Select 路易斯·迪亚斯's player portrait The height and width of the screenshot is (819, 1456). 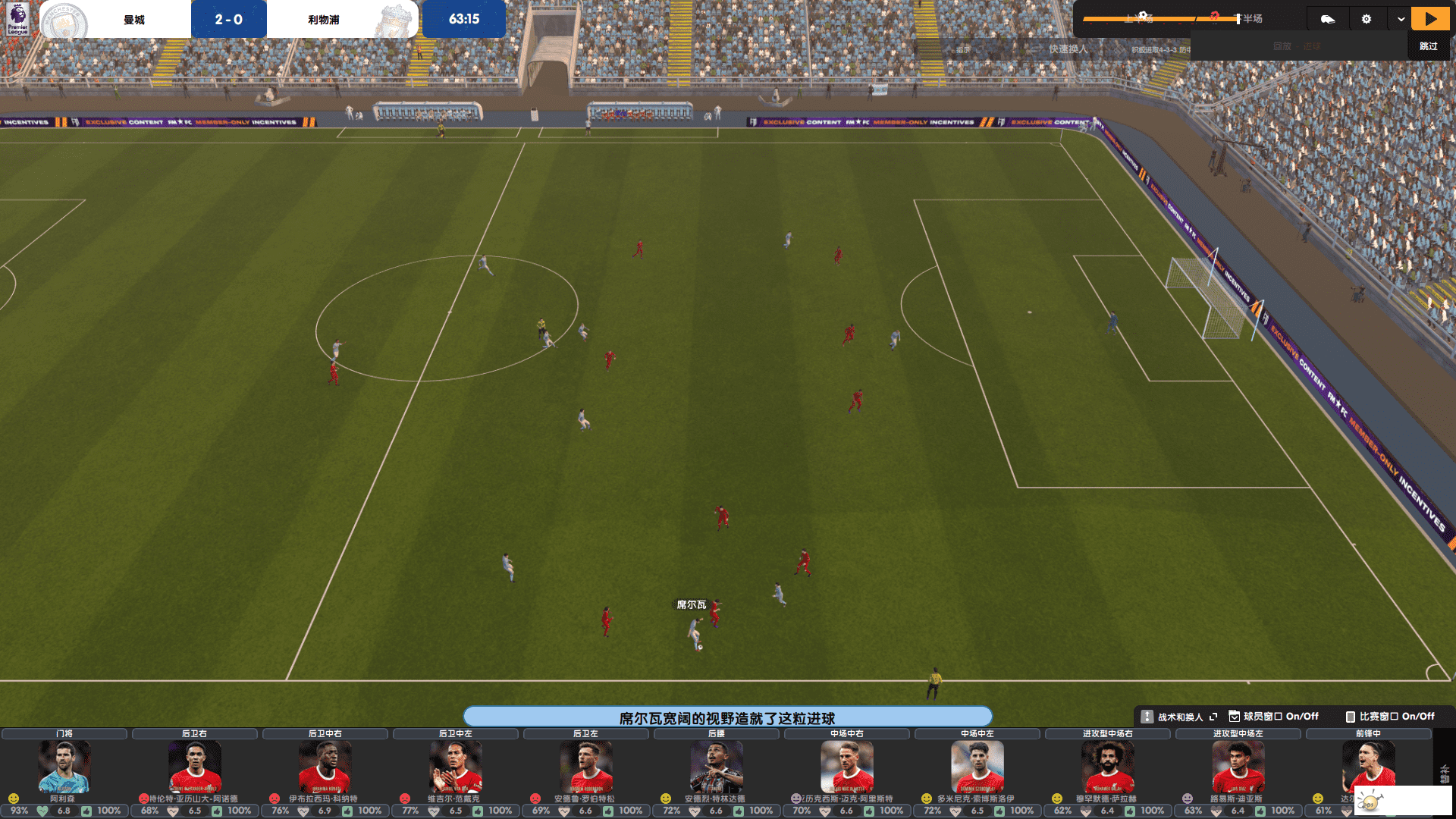[1238, 767]
